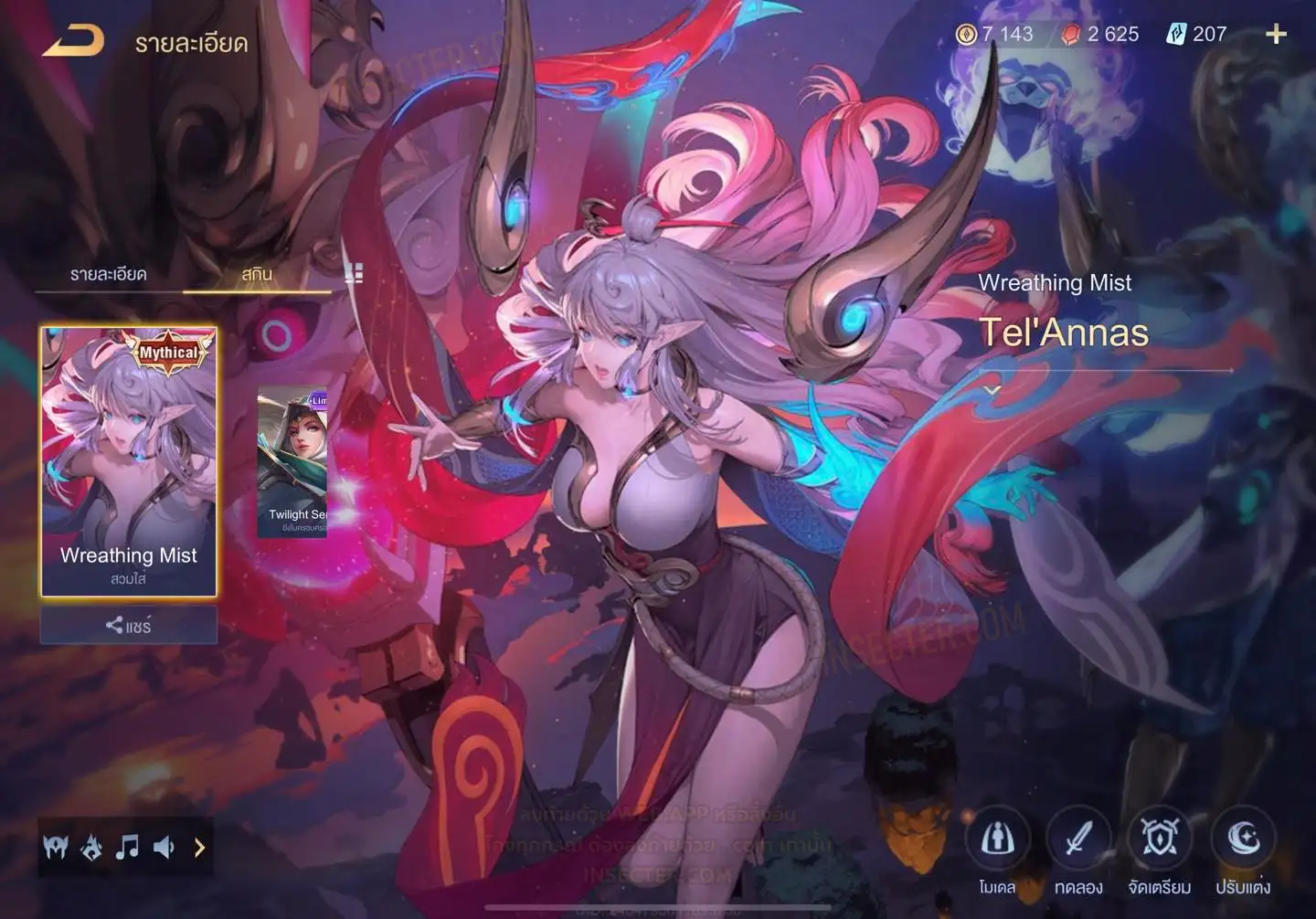Toggle the speaker sound icon
This screenshot has height=919, width=1316.
click(x=164, y=848)
